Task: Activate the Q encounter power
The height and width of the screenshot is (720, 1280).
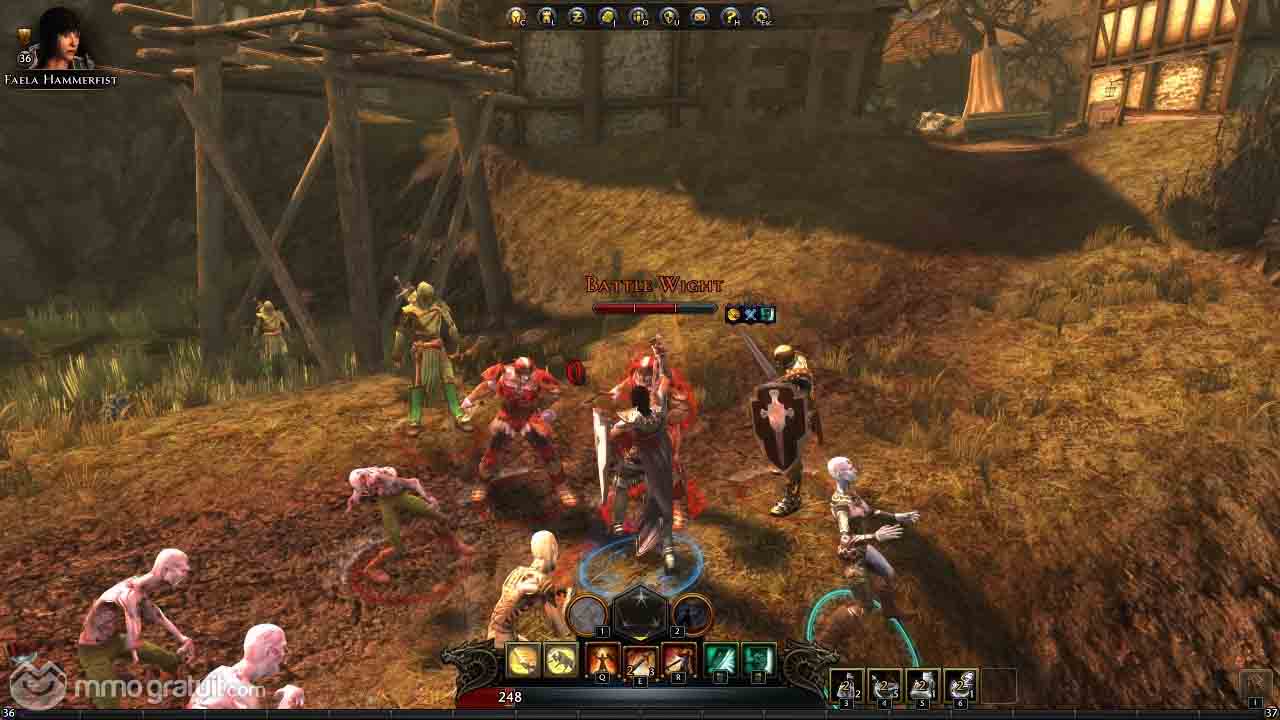Action: (602, 660)
